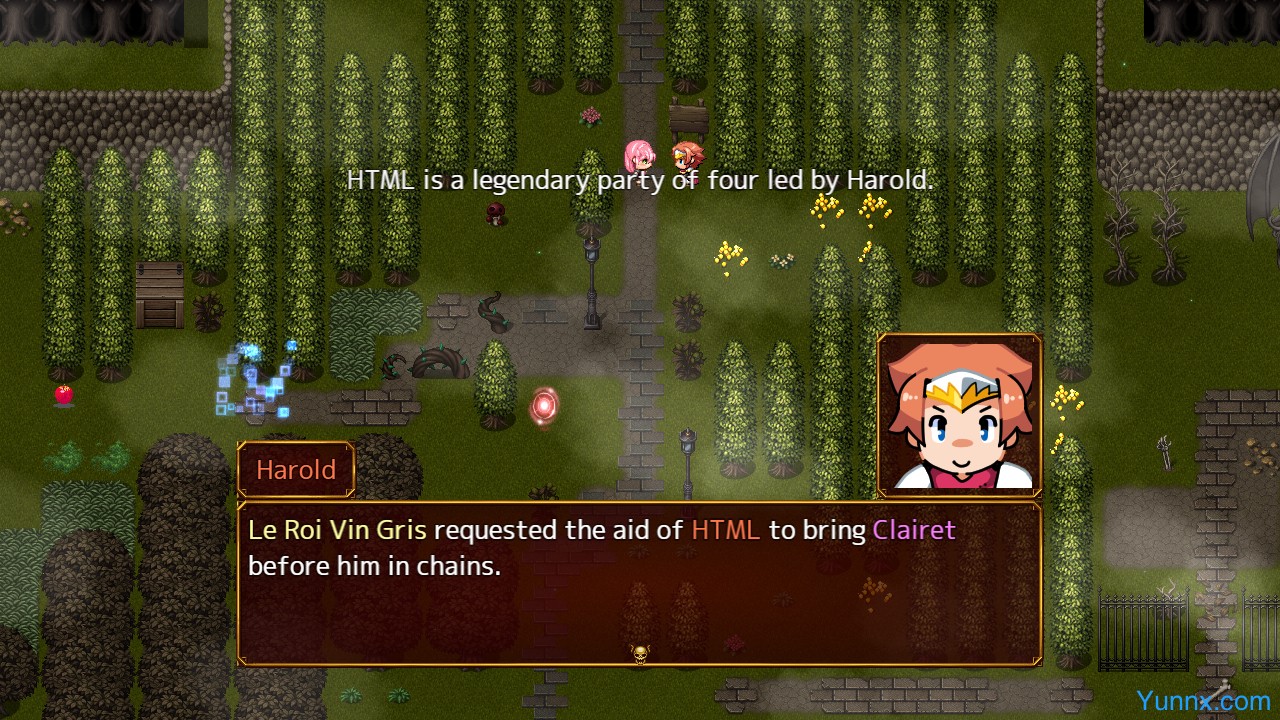Click the skull continue indicator

coord(640,654)
